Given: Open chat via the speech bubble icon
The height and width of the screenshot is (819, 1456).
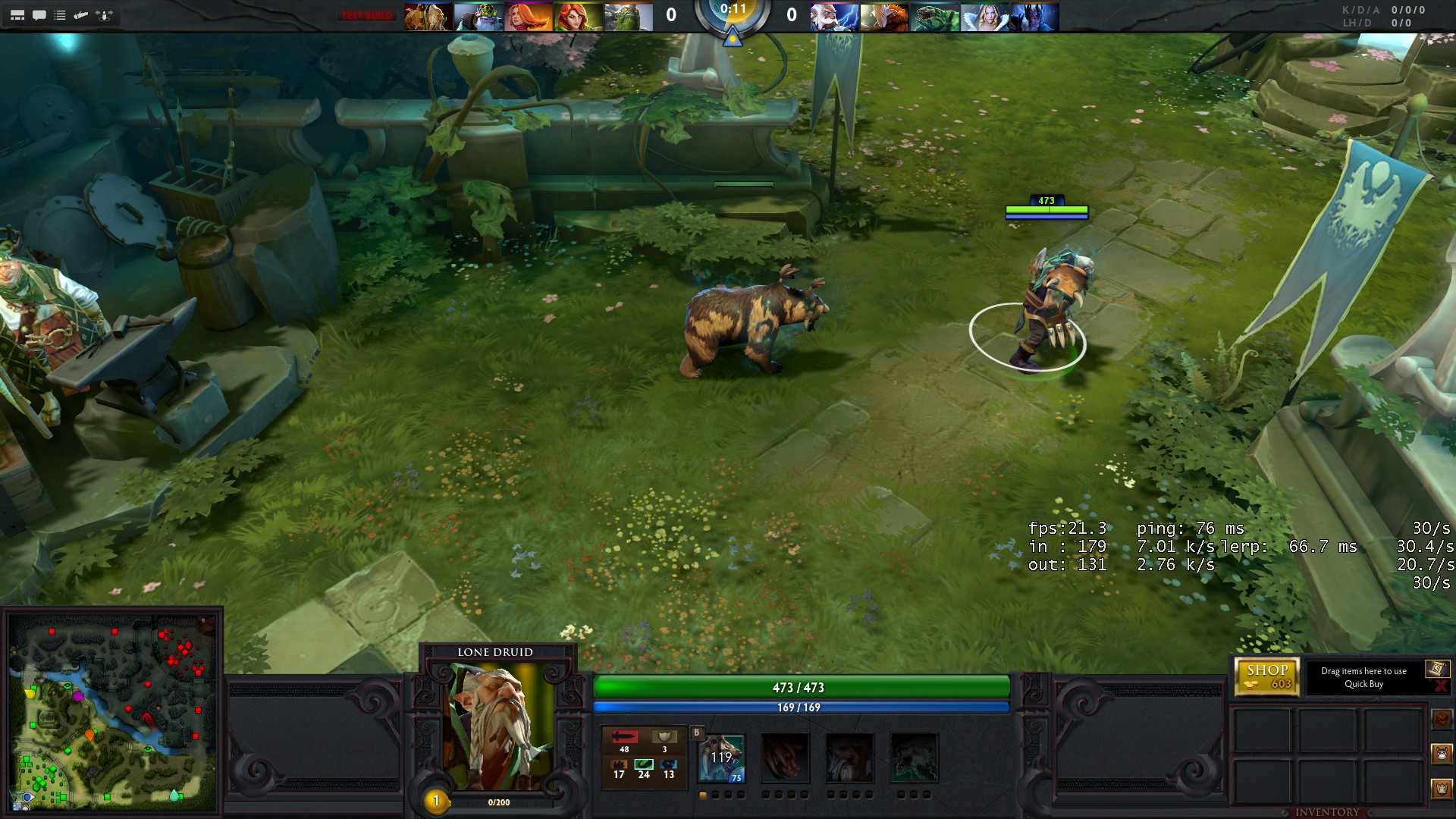Looking at the screenshot, I should point(39,15).
